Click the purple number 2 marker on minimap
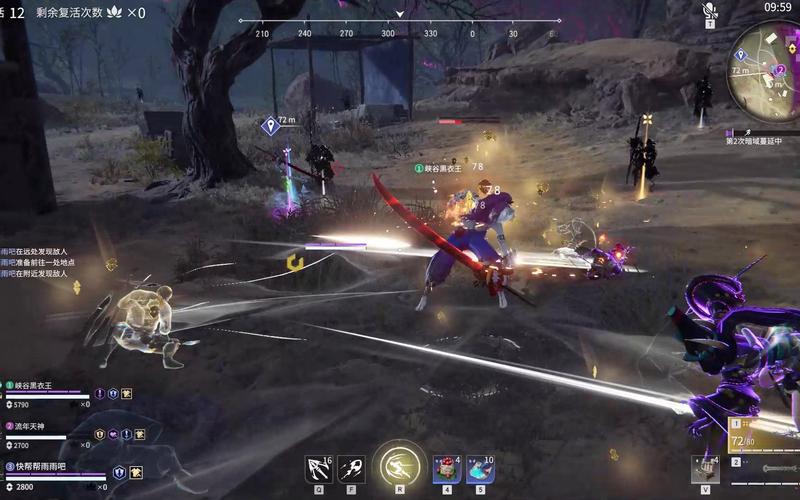The width and height of the screenshot is (800, 500). (x=780, y=70)
